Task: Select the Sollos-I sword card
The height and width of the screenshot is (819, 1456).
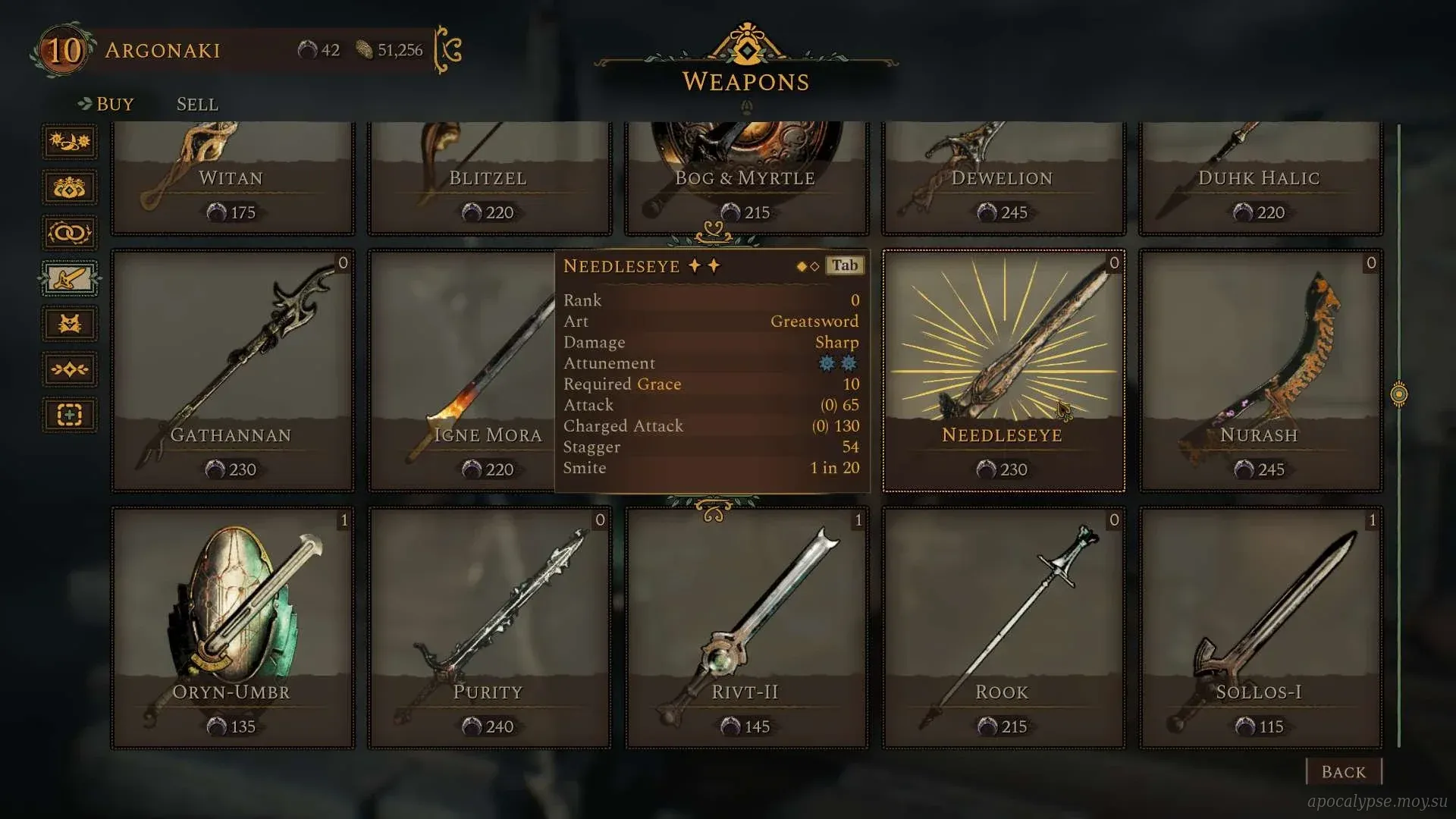Action: tap(1260, 628)
